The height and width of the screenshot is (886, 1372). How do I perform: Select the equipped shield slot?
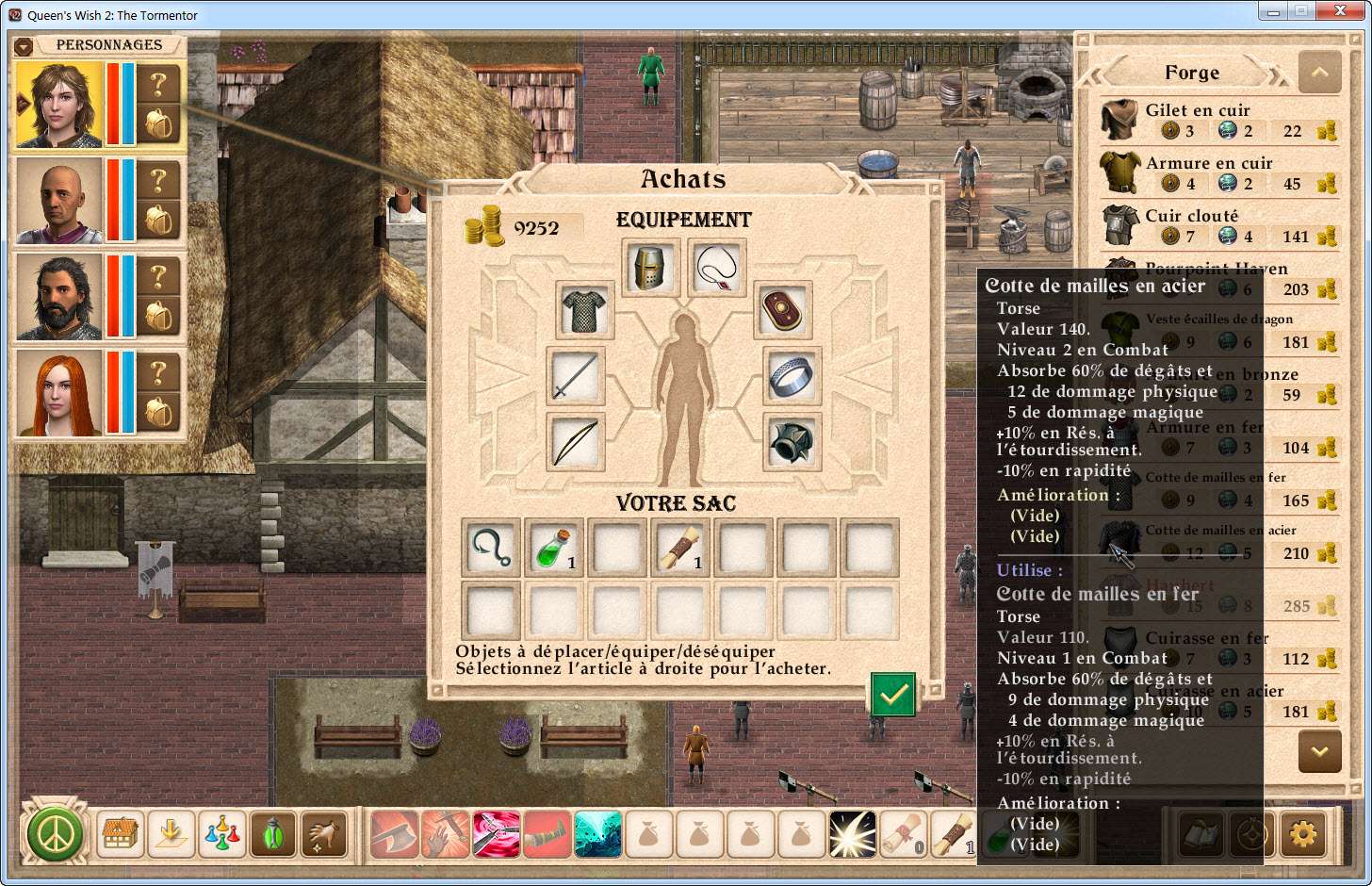click(782, 310)
